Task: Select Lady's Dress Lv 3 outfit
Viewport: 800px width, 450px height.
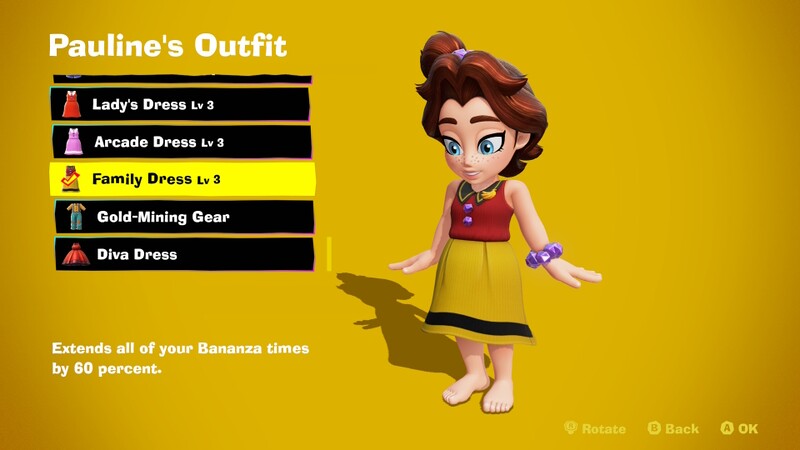Action: pyautogui.click(x=180, y=104)
